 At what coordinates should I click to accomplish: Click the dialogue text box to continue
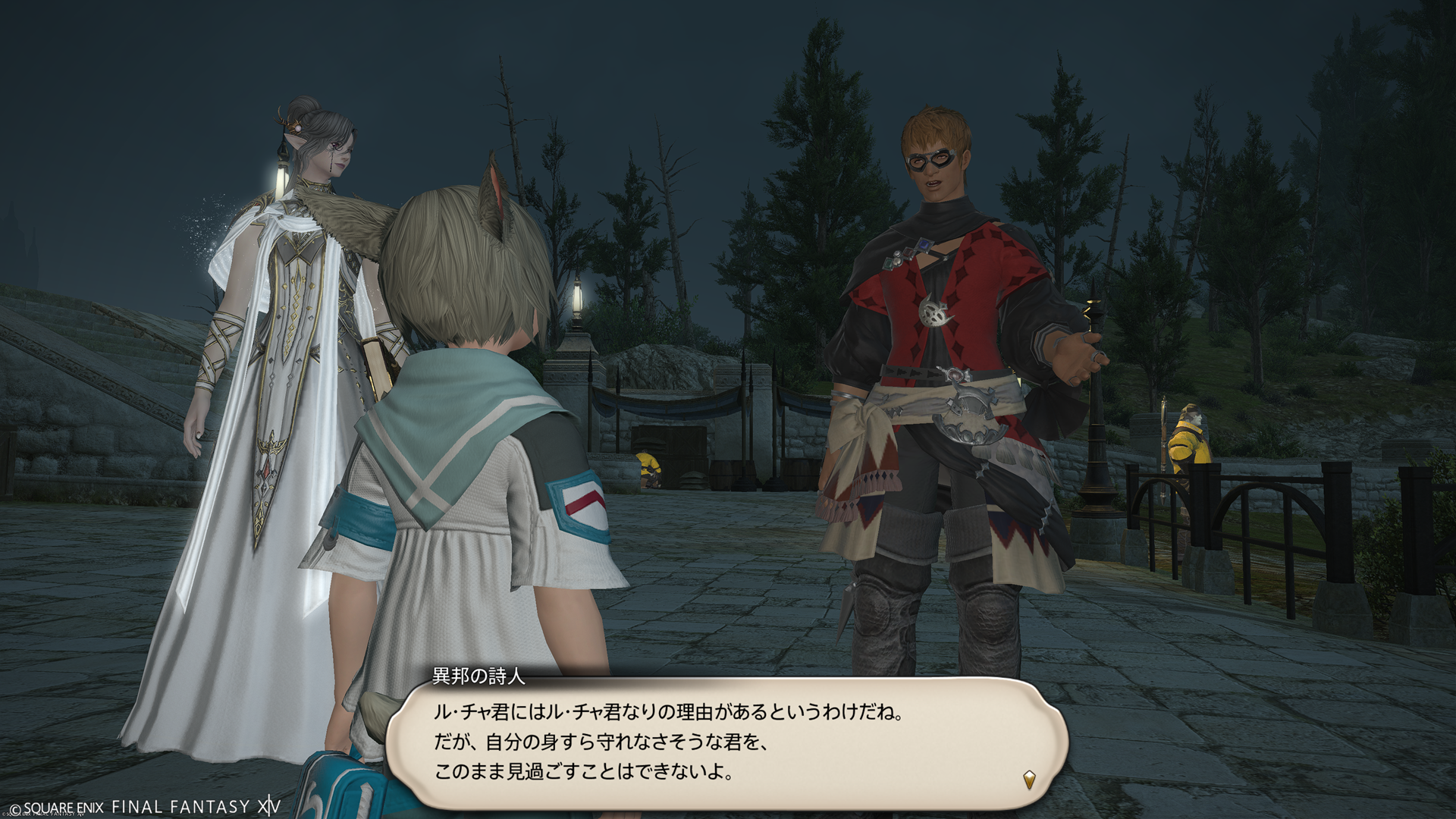tap(726, 743)
